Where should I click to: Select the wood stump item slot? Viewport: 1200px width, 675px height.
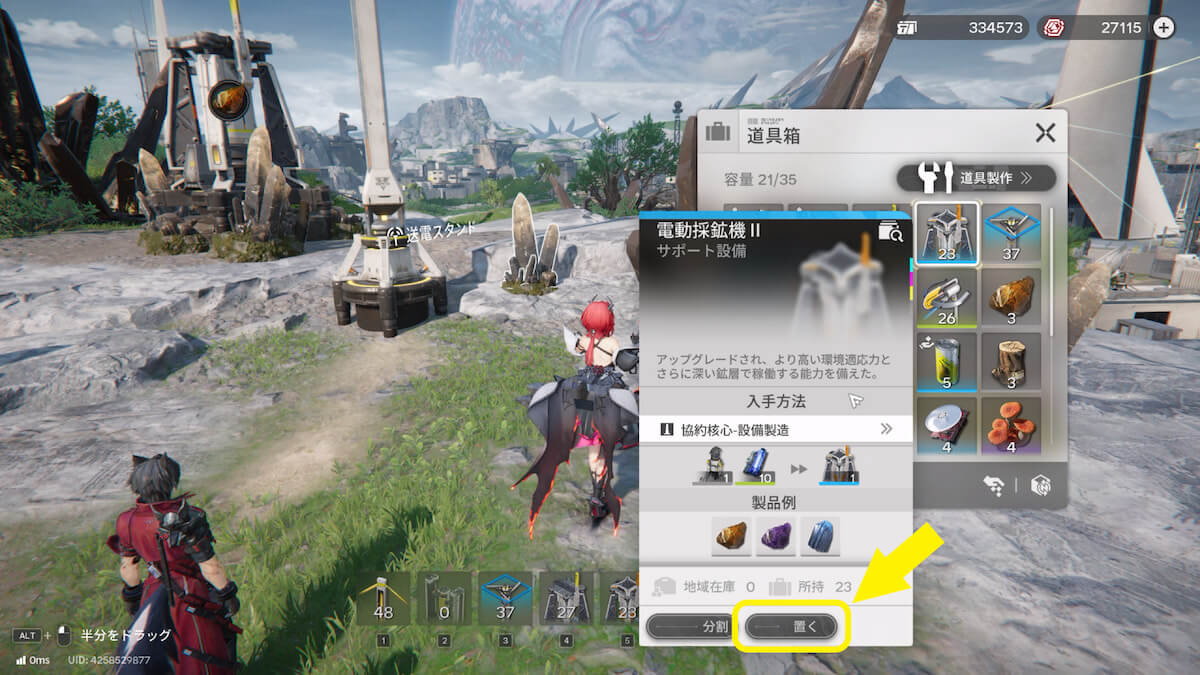(1011, 364)
